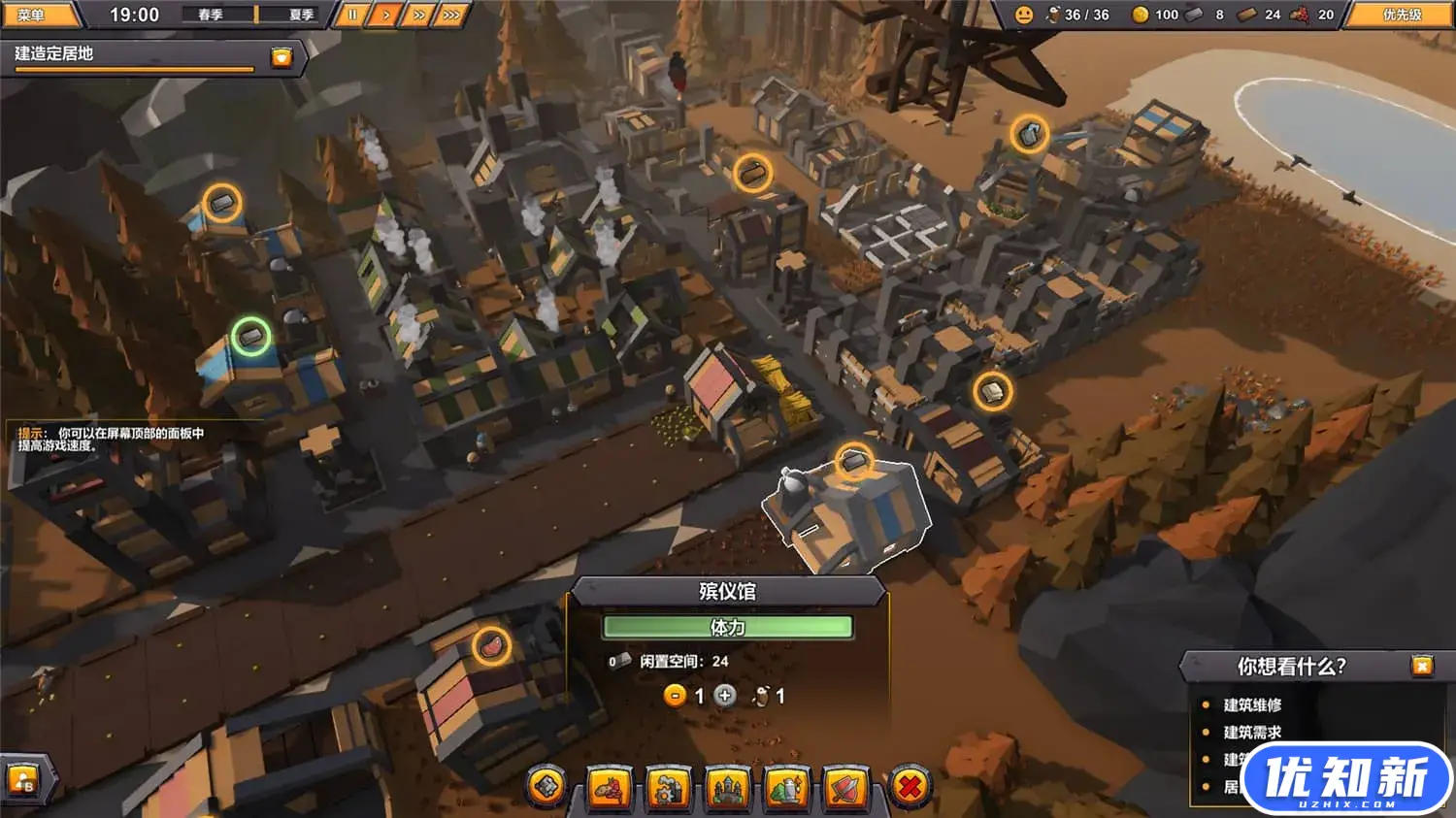Decrease funeral home worker count
1456x818 pixels.
(675, 695)
